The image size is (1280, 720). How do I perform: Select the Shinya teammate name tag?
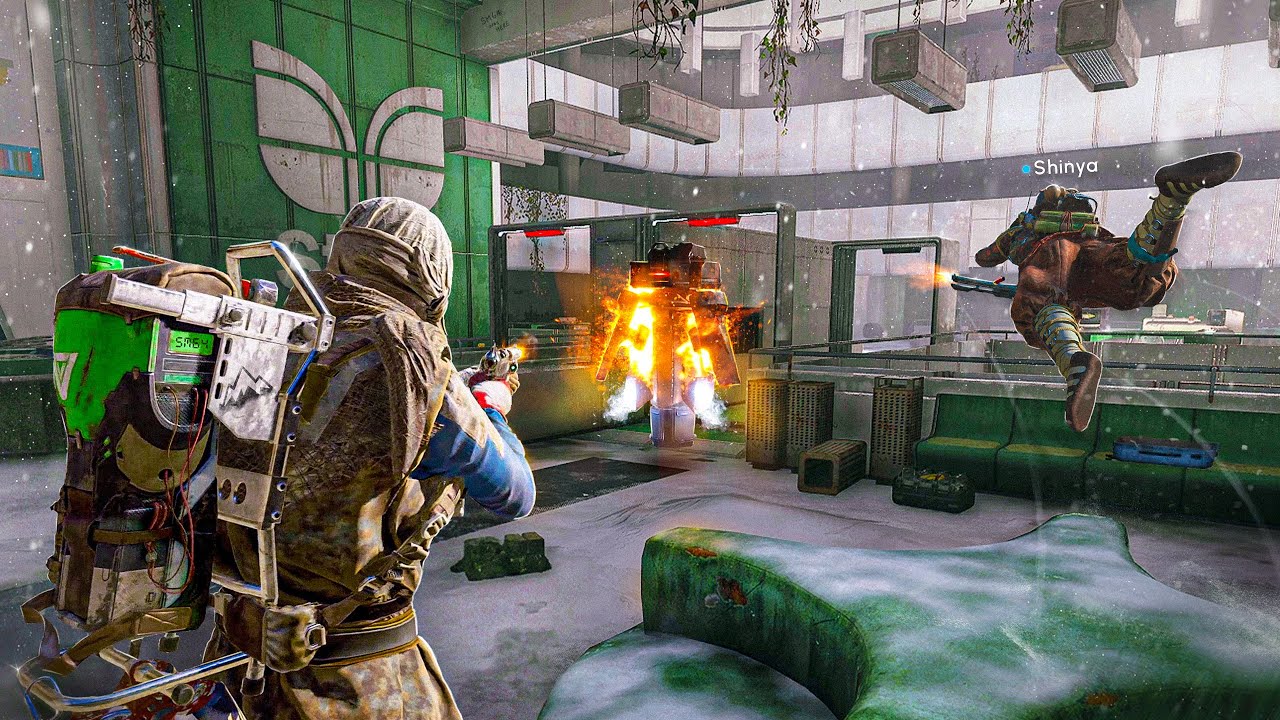point(1063,167)
